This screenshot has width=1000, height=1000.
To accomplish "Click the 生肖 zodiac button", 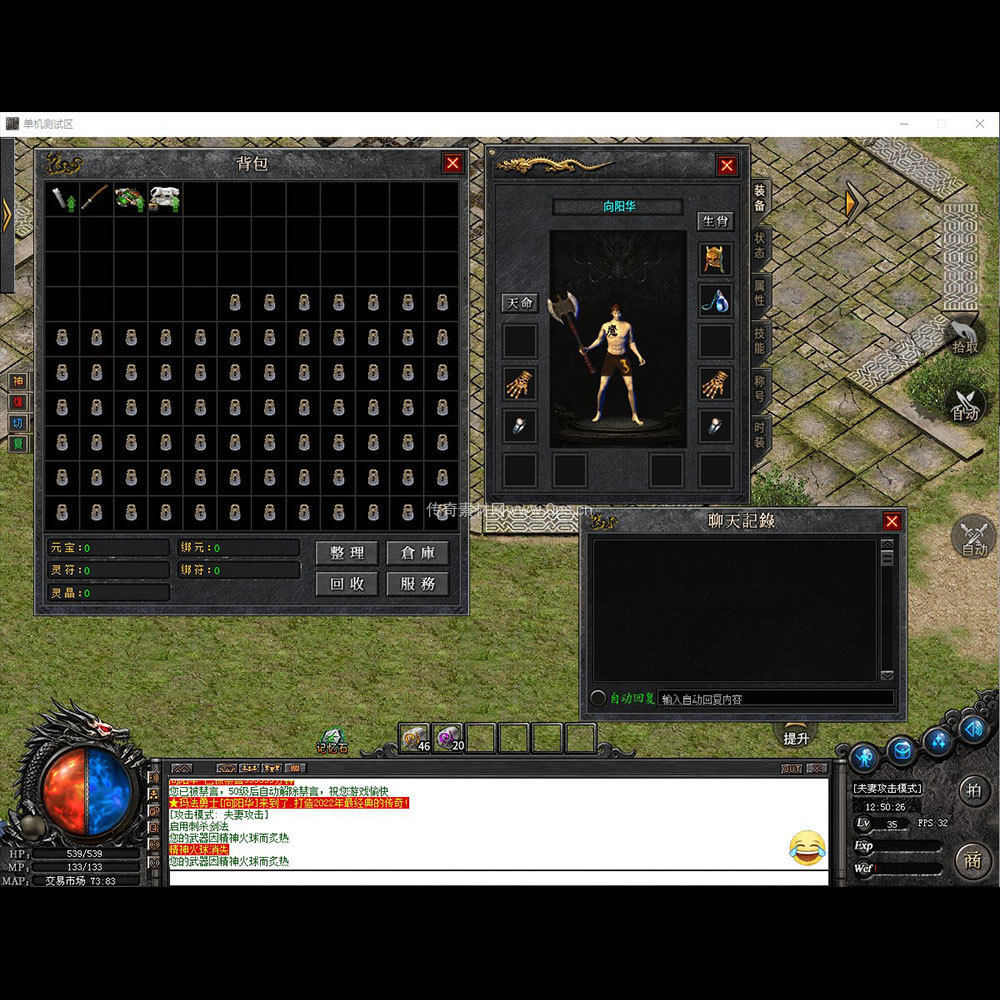I will 715,221.
